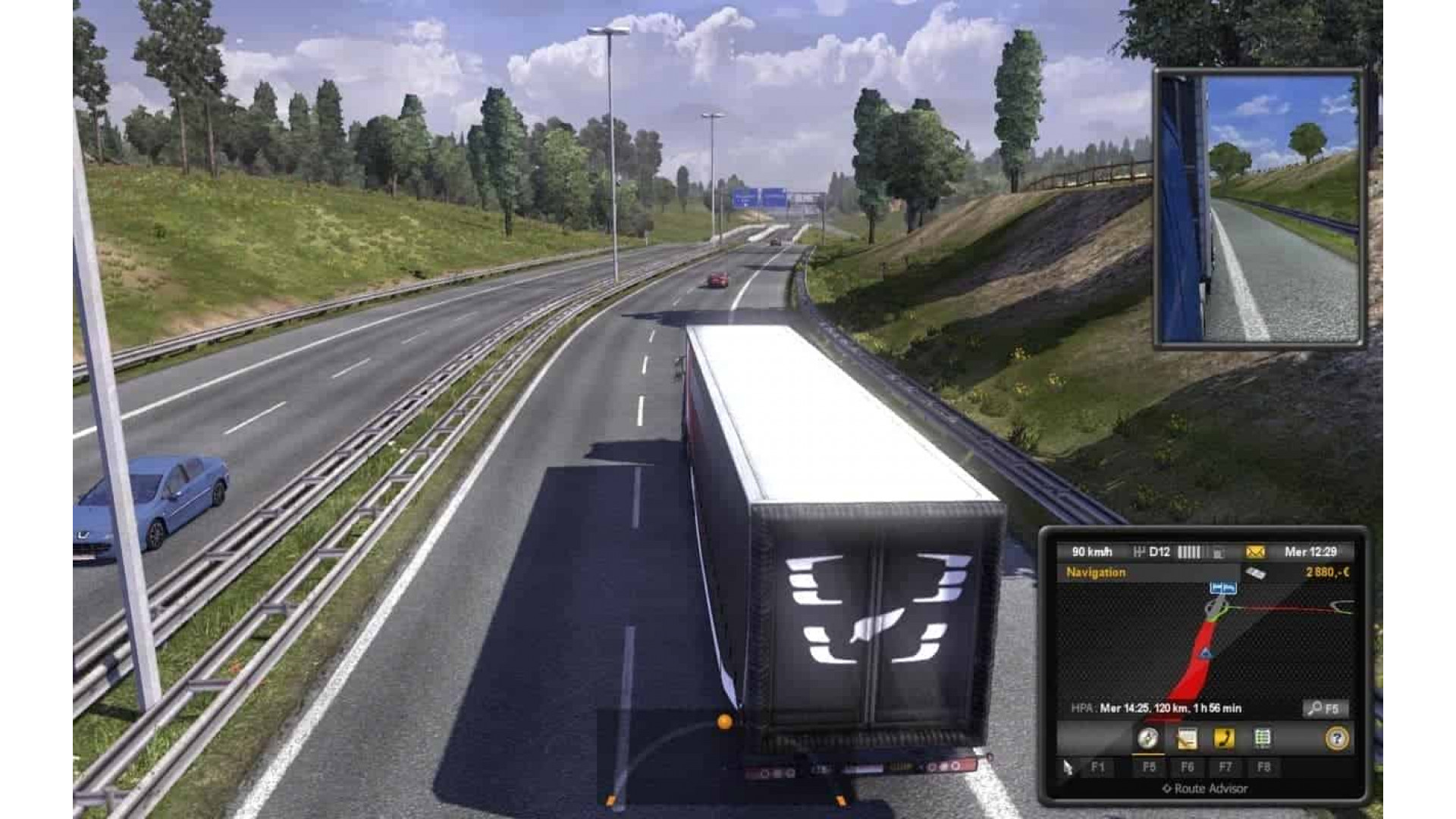Switch to the F7 tab
This screenshot has height=819, width=1456.
click(x=1226, y=767)
